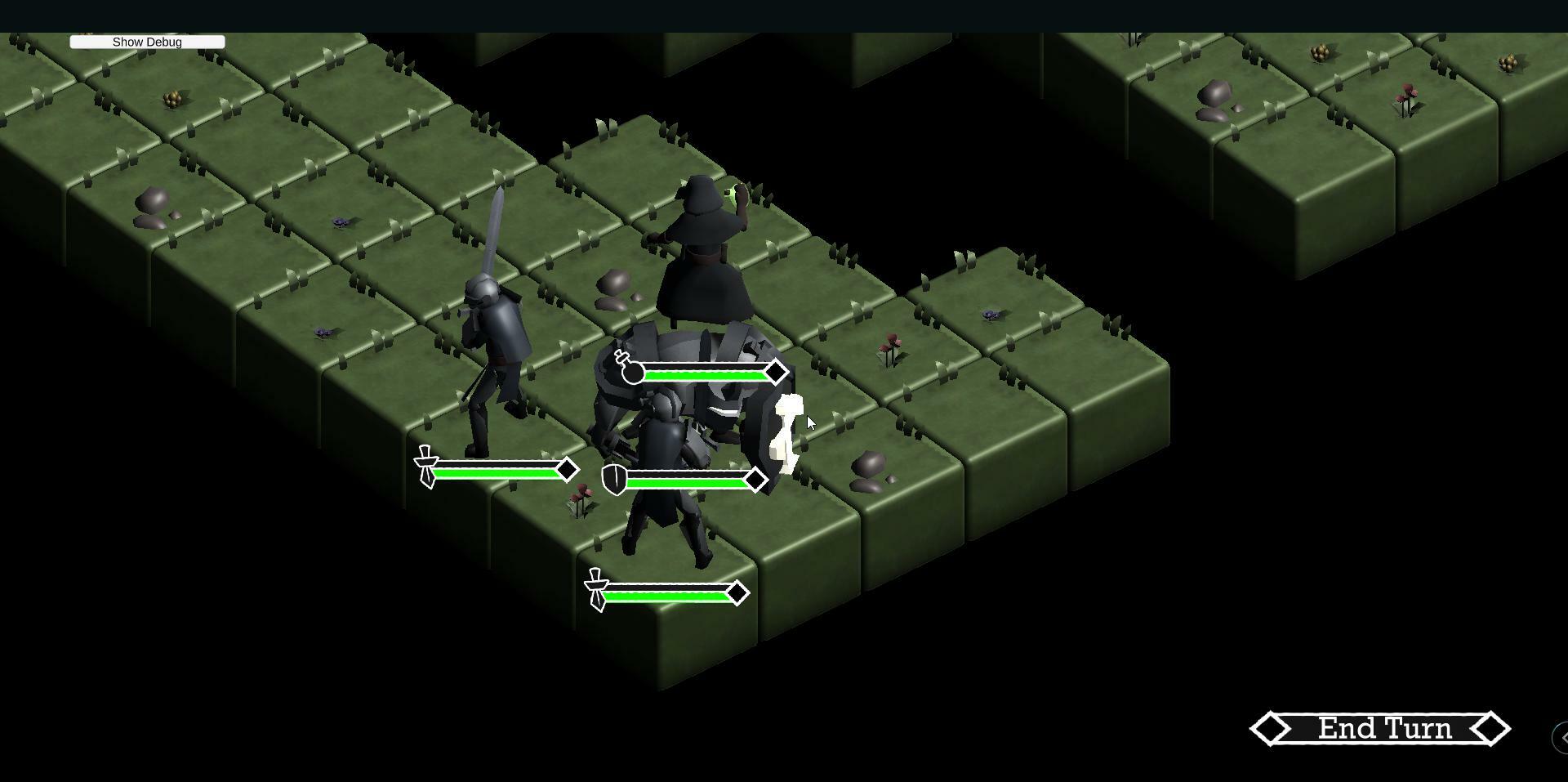Click the bomb icon on the golem's health bar
The height and width of the screenshot is (782, 1568).
click(x=630, y=373)
